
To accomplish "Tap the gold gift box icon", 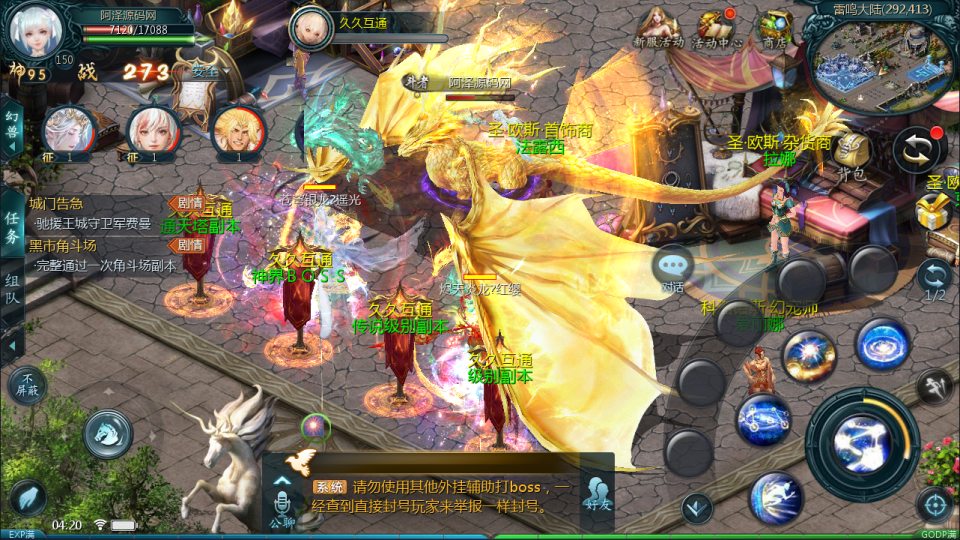I will [935, 210].
